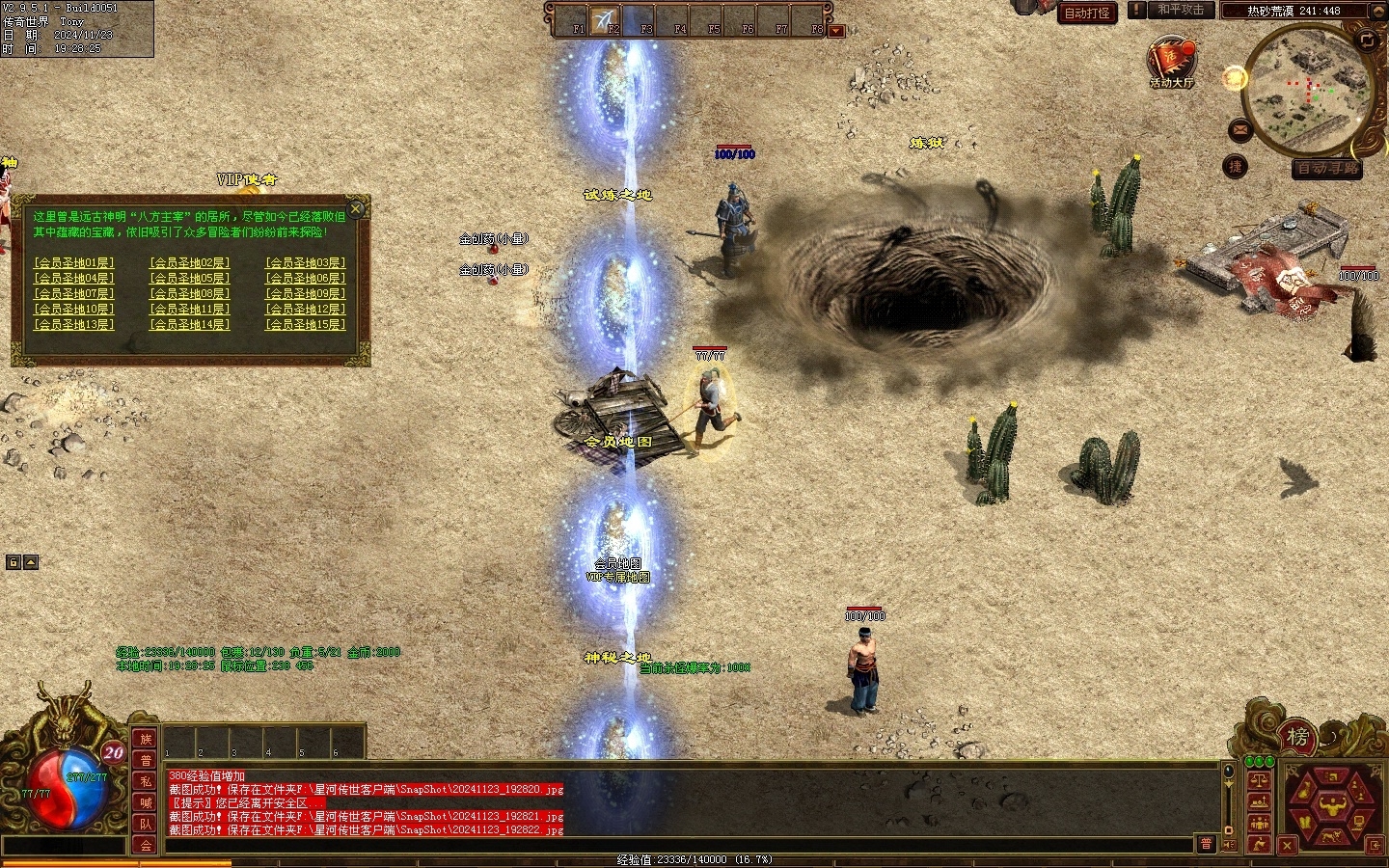Viewport: 1389px width, 868px height.
Task: Close the VIP使者 dialog panel
Action: click(356, 208)
